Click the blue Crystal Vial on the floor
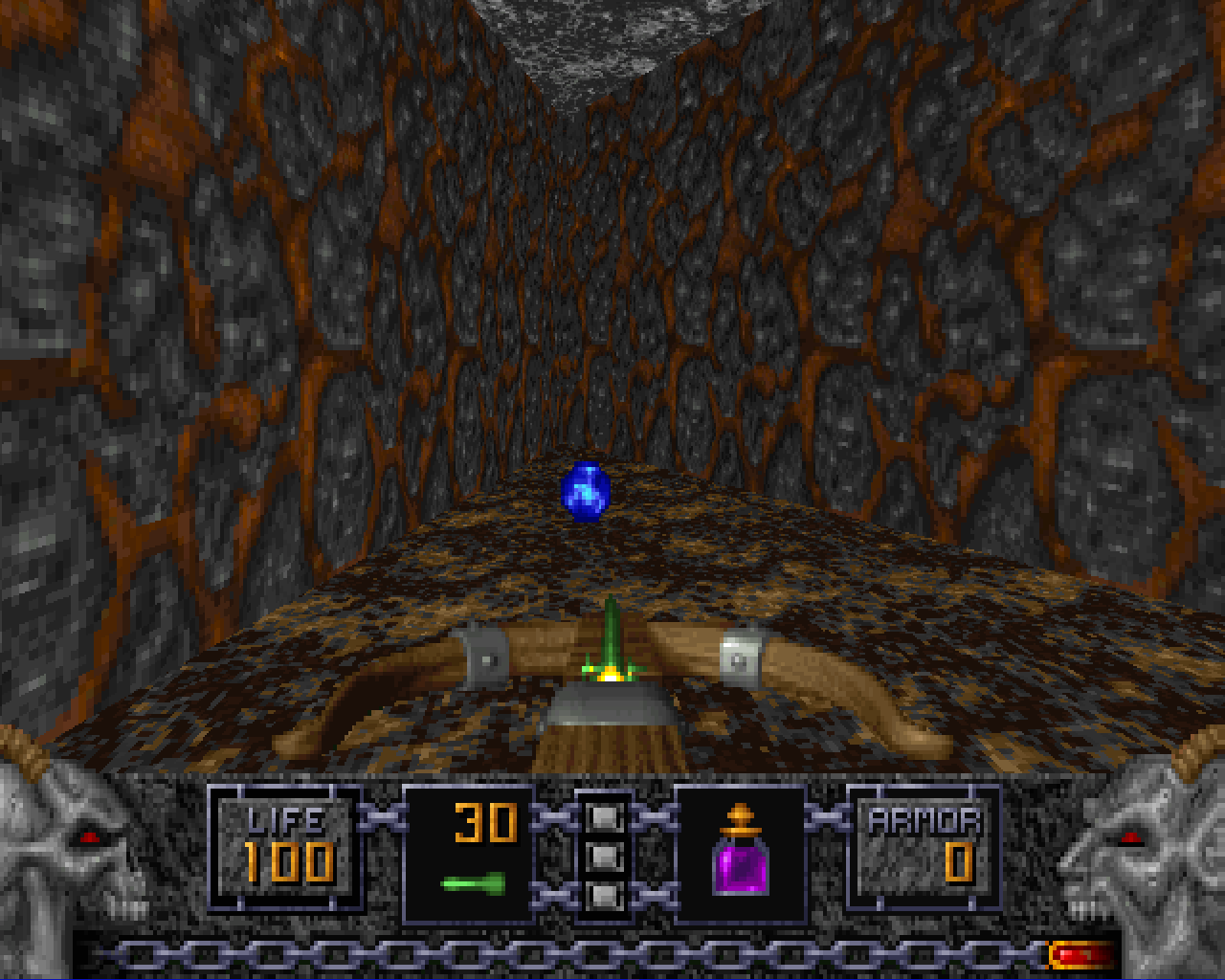 tap(584, 493)
